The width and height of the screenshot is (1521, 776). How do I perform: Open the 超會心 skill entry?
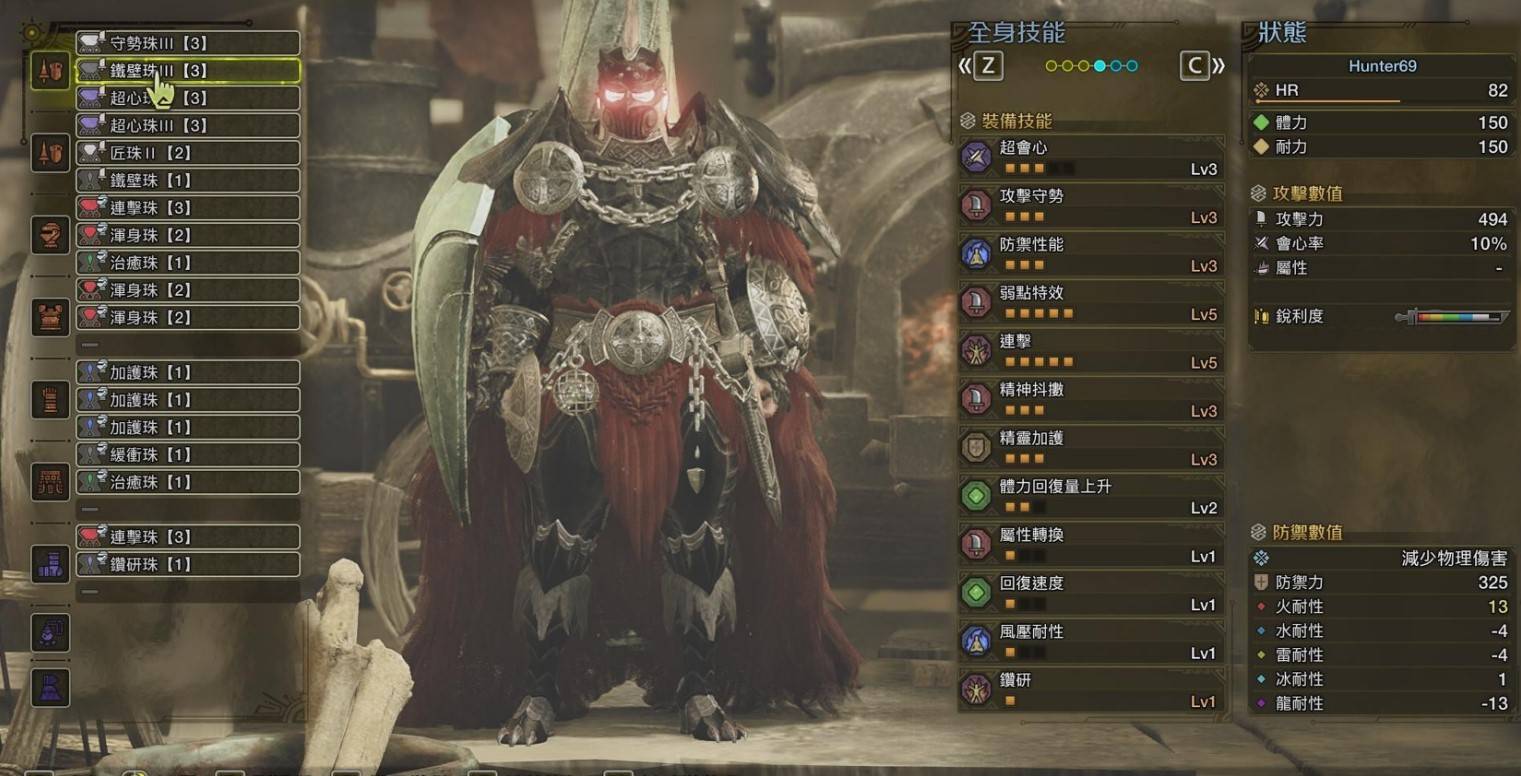(x=1091, y=158)
